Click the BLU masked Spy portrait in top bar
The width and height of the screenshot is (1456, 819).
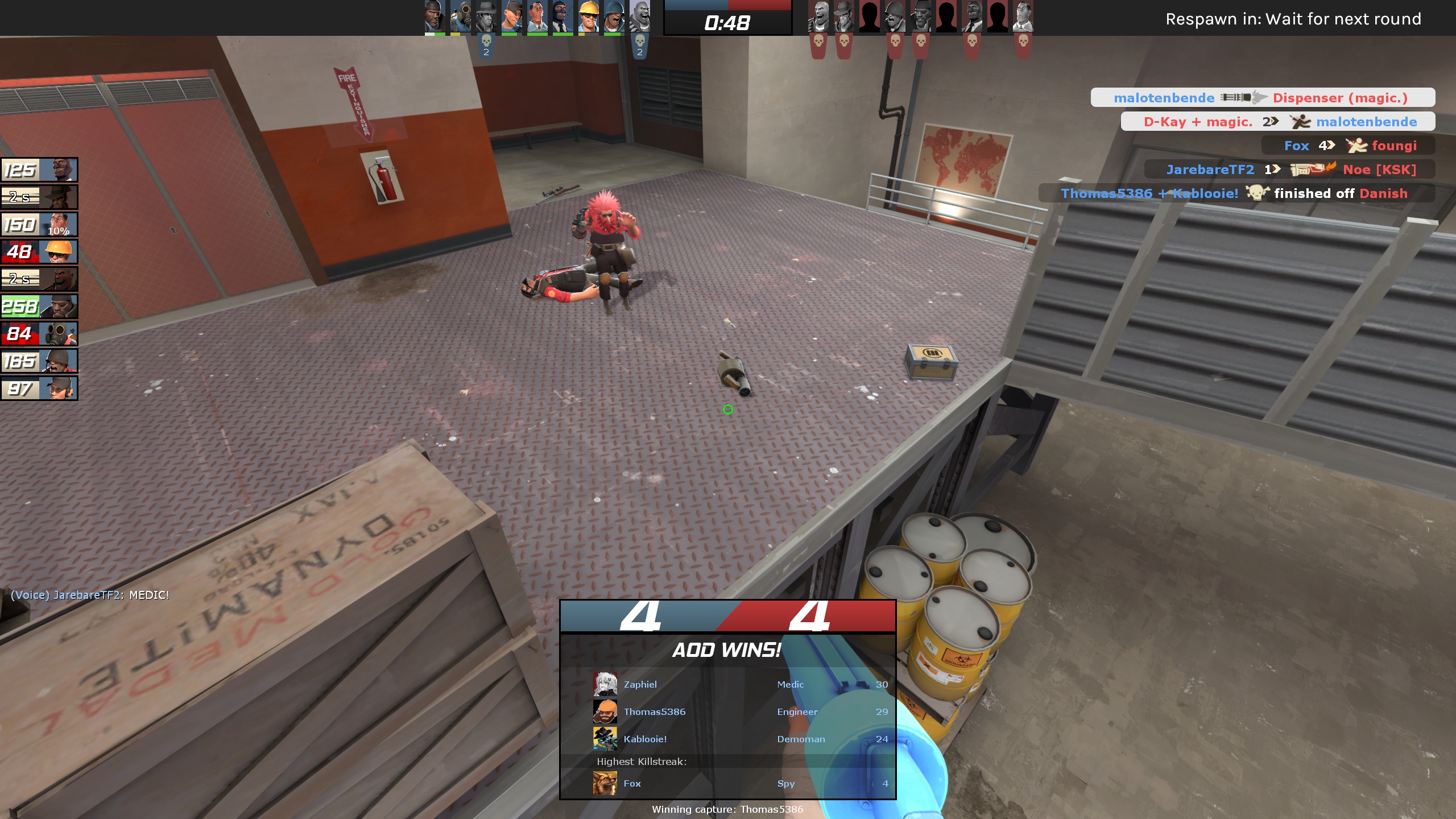562,17
